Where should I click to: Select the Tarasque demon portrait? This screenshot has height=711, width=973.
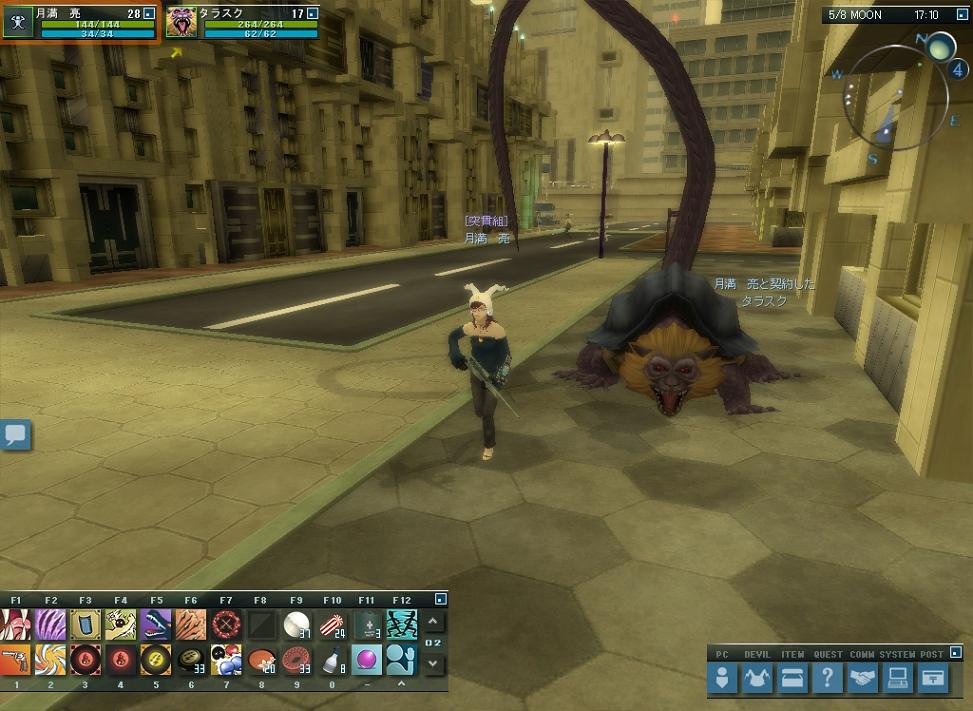[181, 22]
